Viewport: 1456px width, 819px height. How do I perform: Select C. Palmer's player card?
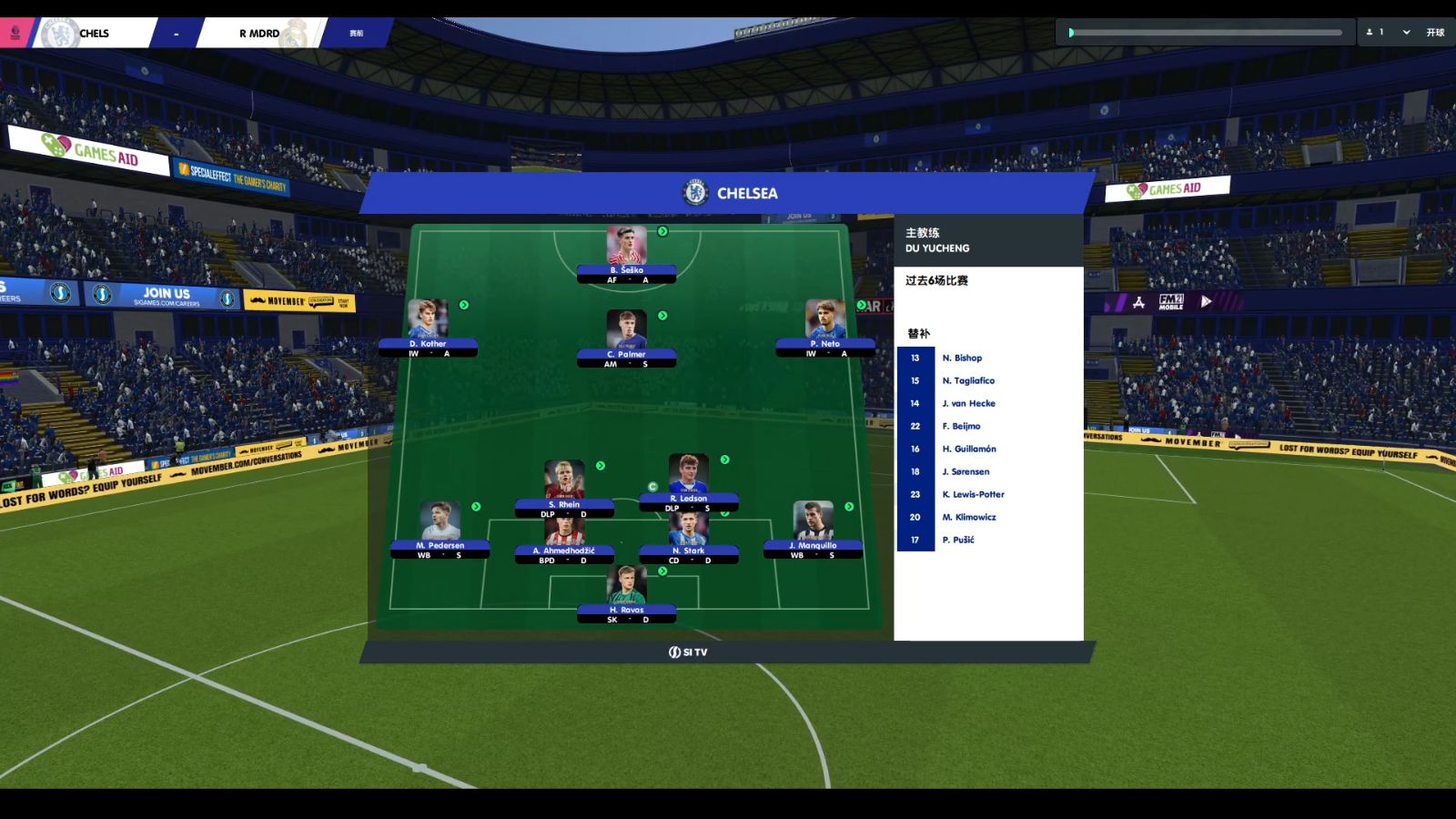coord(626,339)
